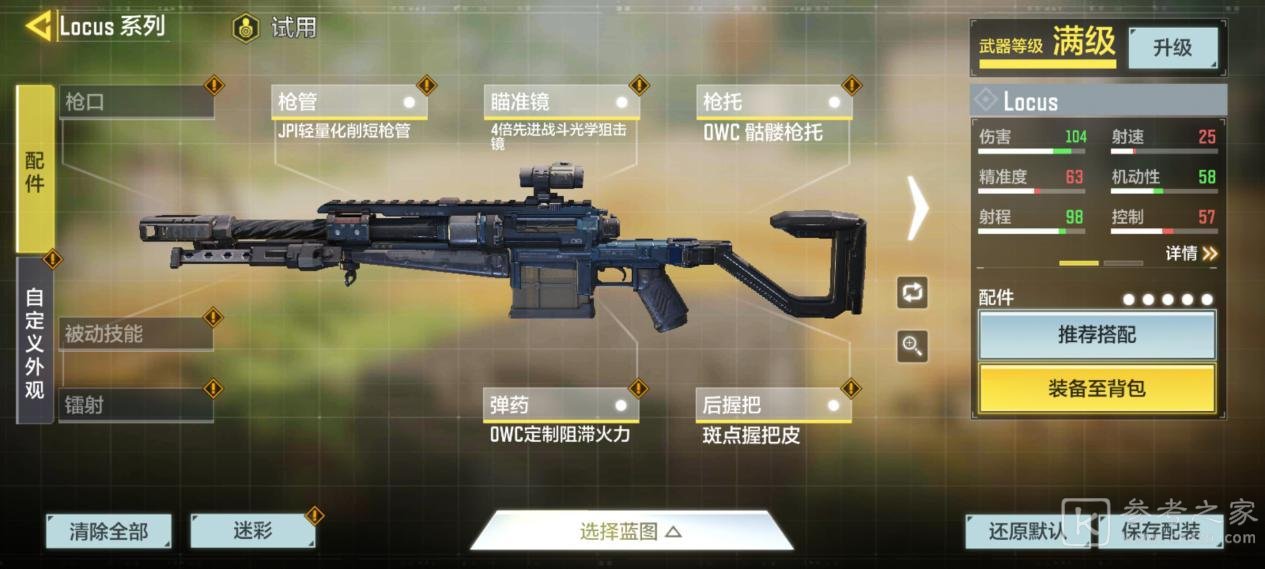Open the 枪管 barrel attachment slot
This screenshot has height=569, width=1265.
pos(348,102)
